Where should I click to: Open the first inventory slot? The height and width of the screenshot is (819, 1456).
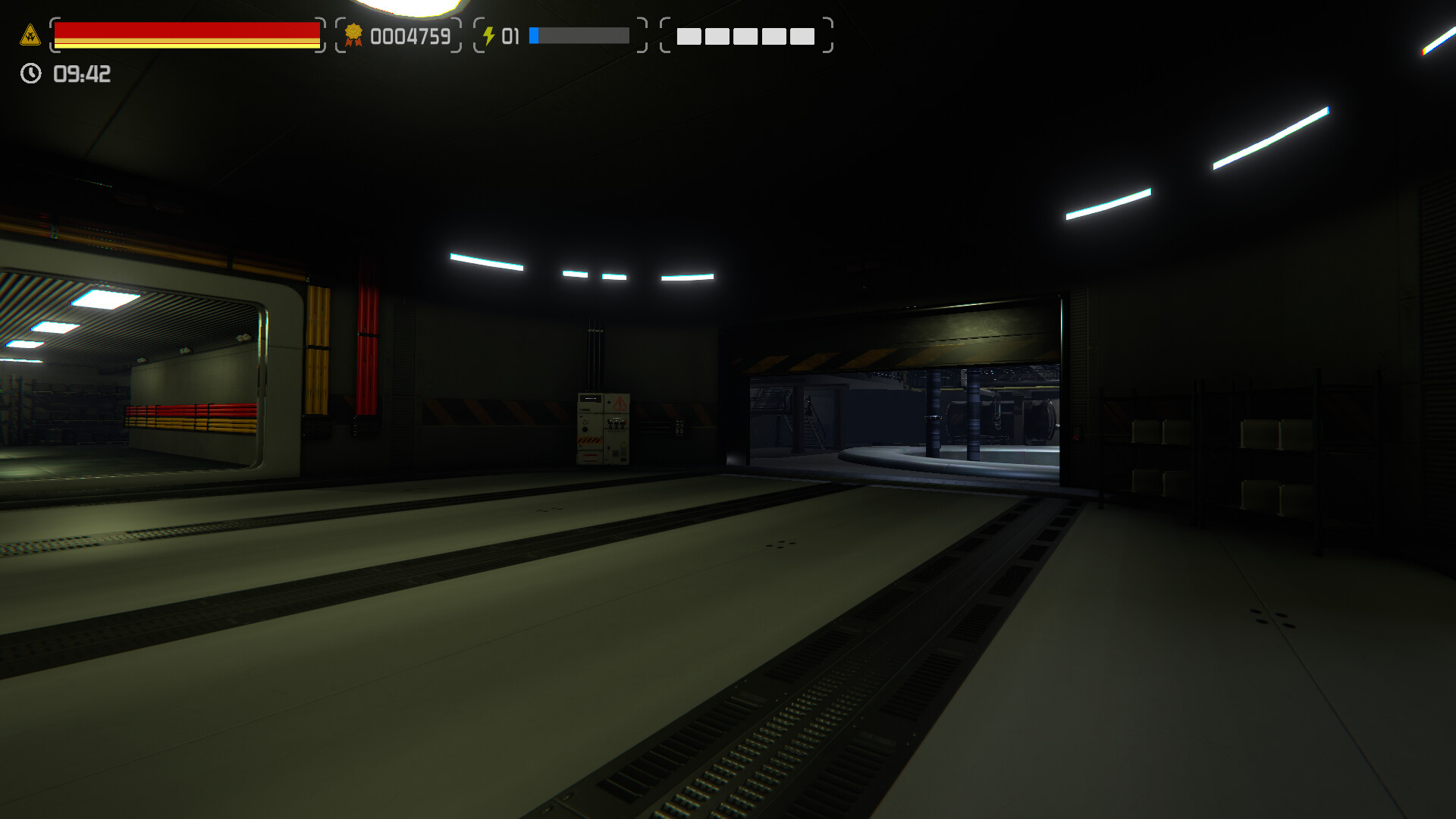point(689,36)
